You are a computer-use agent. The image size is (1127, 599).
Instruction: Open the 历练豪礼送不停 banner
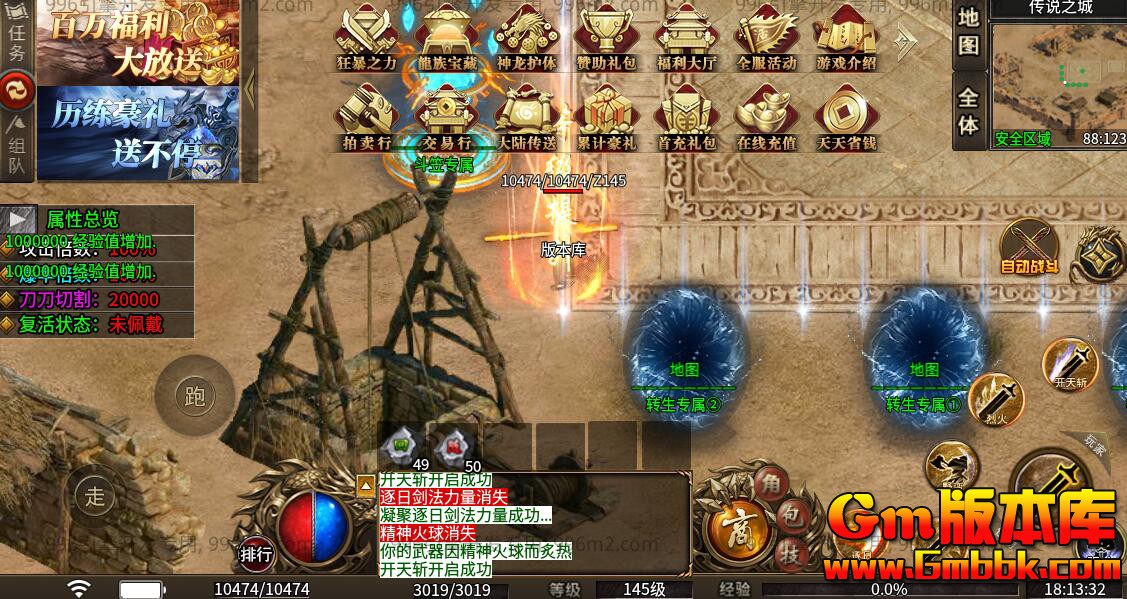coord(138,133)
